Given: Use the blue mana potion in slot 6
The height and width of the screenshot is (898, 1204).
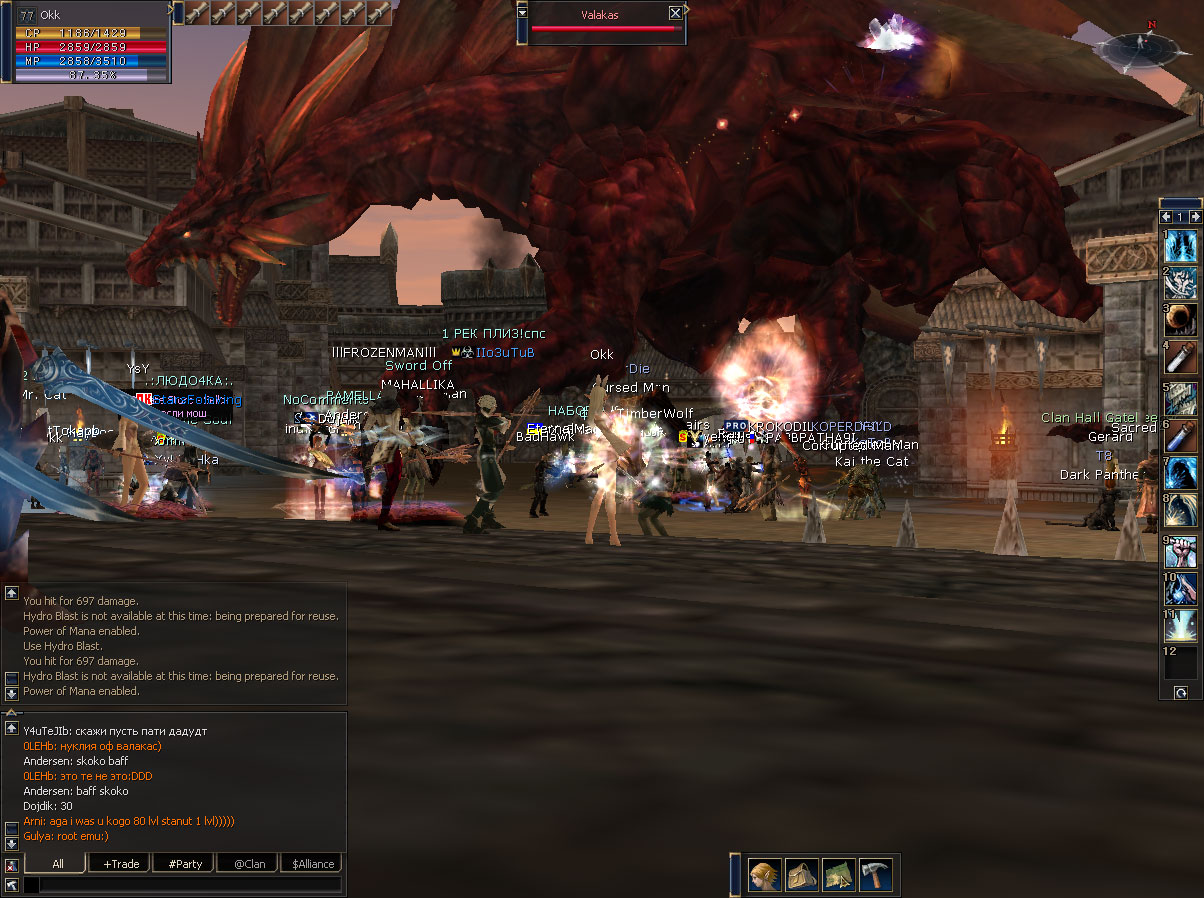Looking at the screenshot, I should point(1181,435).
